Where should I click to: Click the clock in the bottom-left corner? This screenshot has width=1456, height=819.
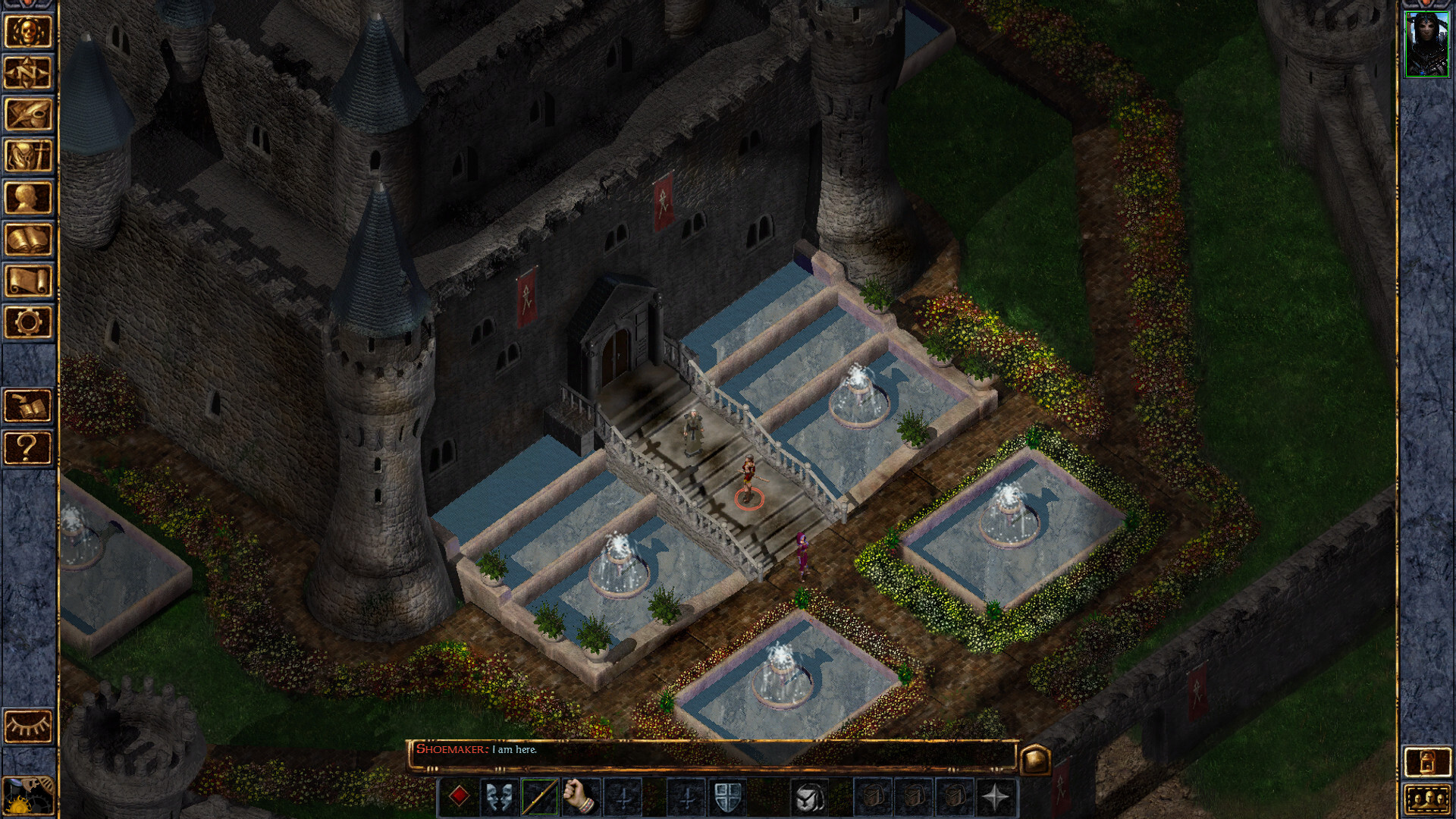pos(28,795)
